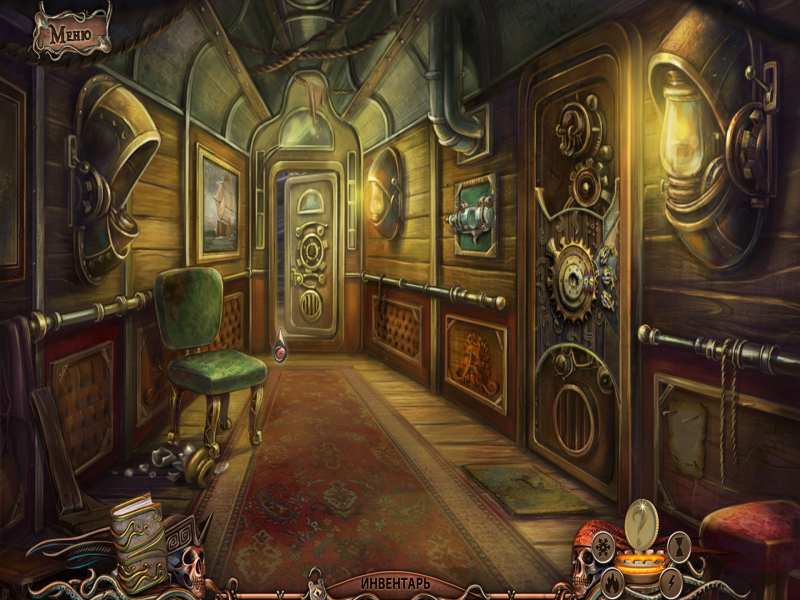
Task: Open the journal book
Action: click(x=138, y=540)
